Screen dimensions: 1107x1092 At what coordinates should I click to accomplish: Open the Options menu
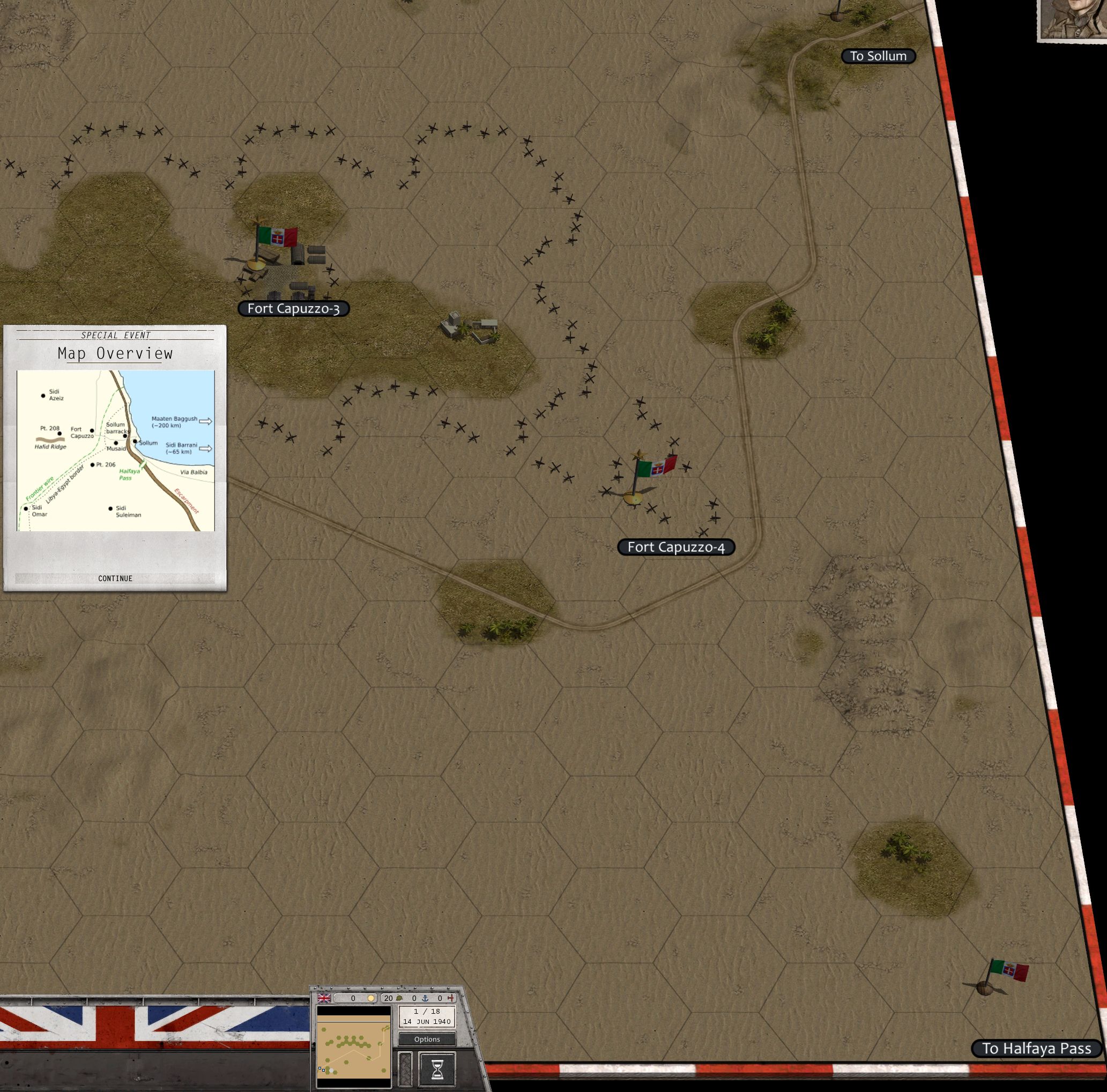[427, 1040]
